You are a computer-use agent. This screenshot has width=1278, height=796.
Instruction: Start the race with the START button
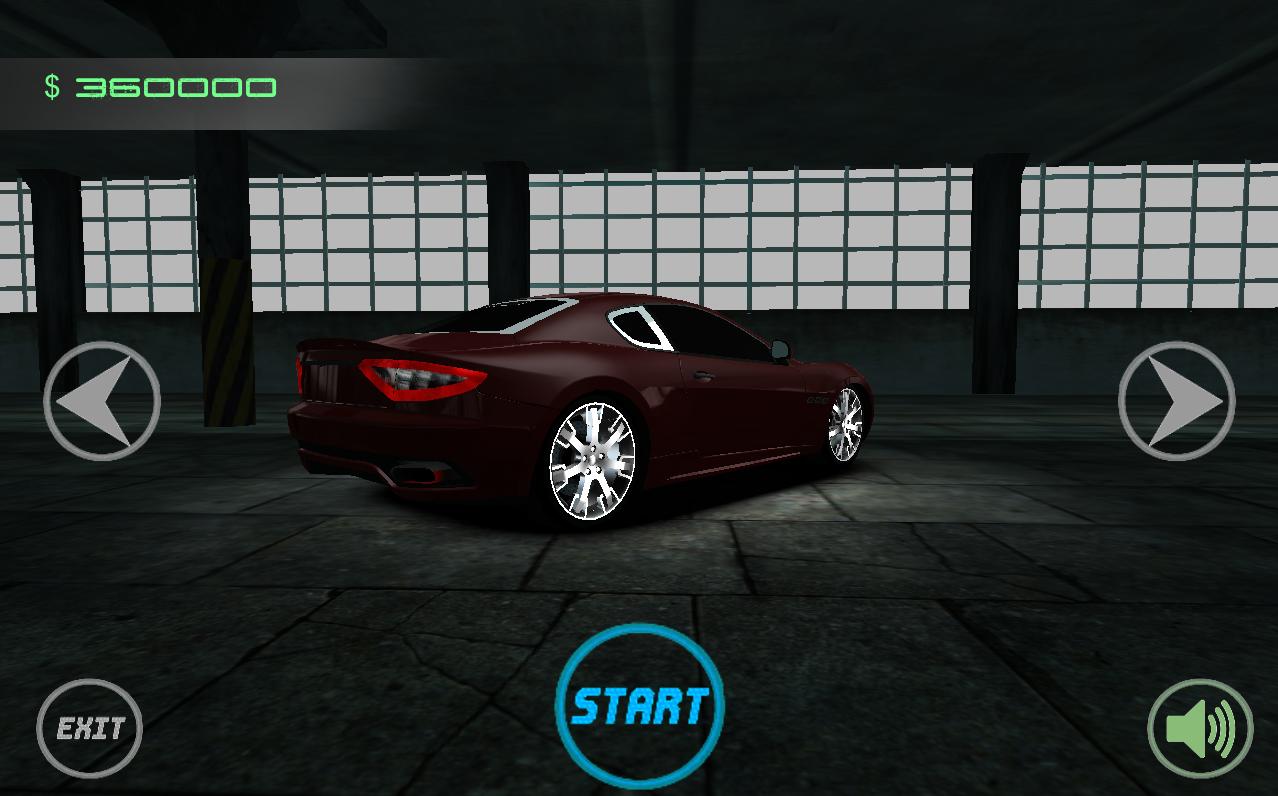point(640,706)
